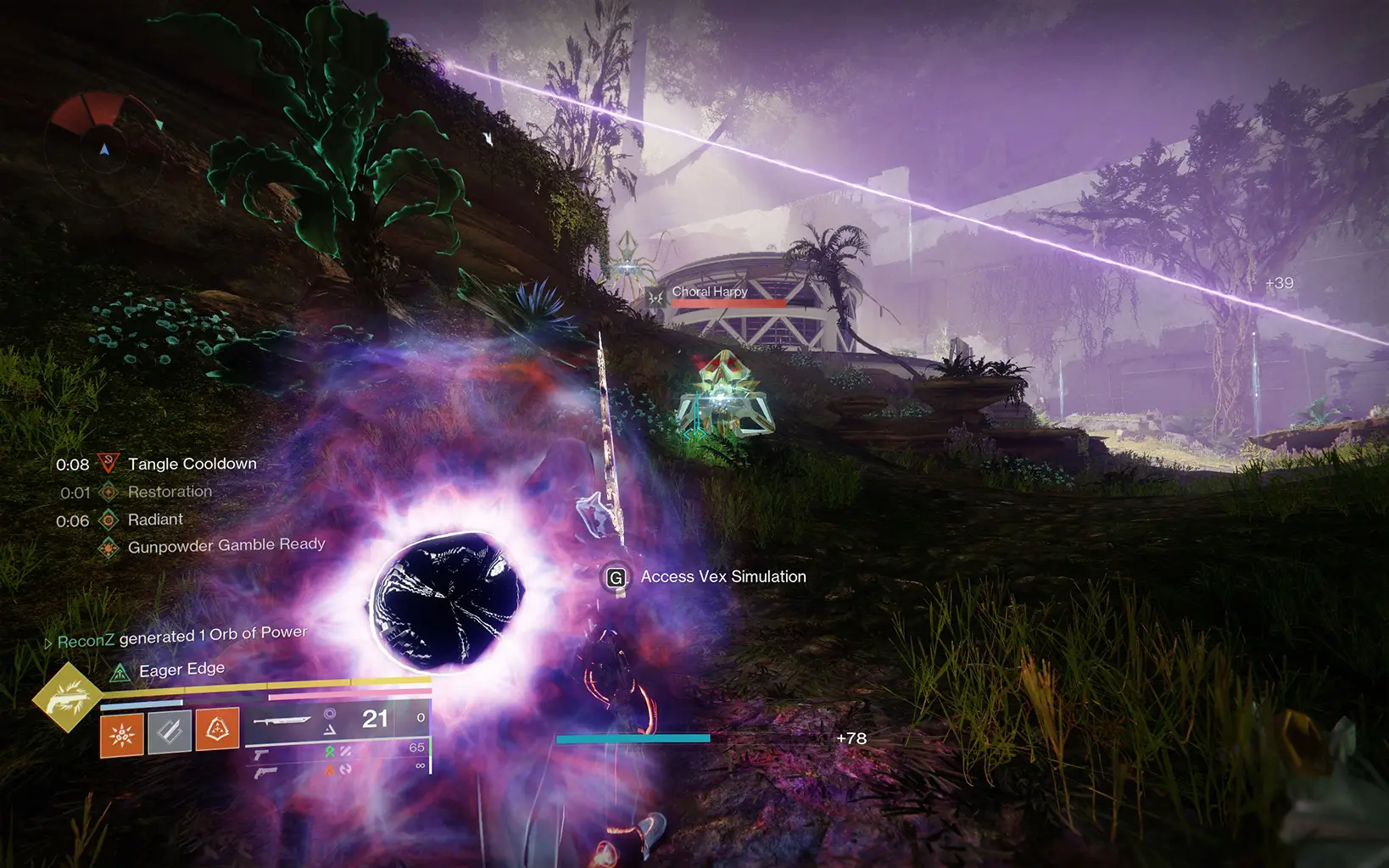Click the Gunpowder Gamble Ready icon
This screenshot has width=1389, height=868.
pyautogui.click(x=108, y=548)
